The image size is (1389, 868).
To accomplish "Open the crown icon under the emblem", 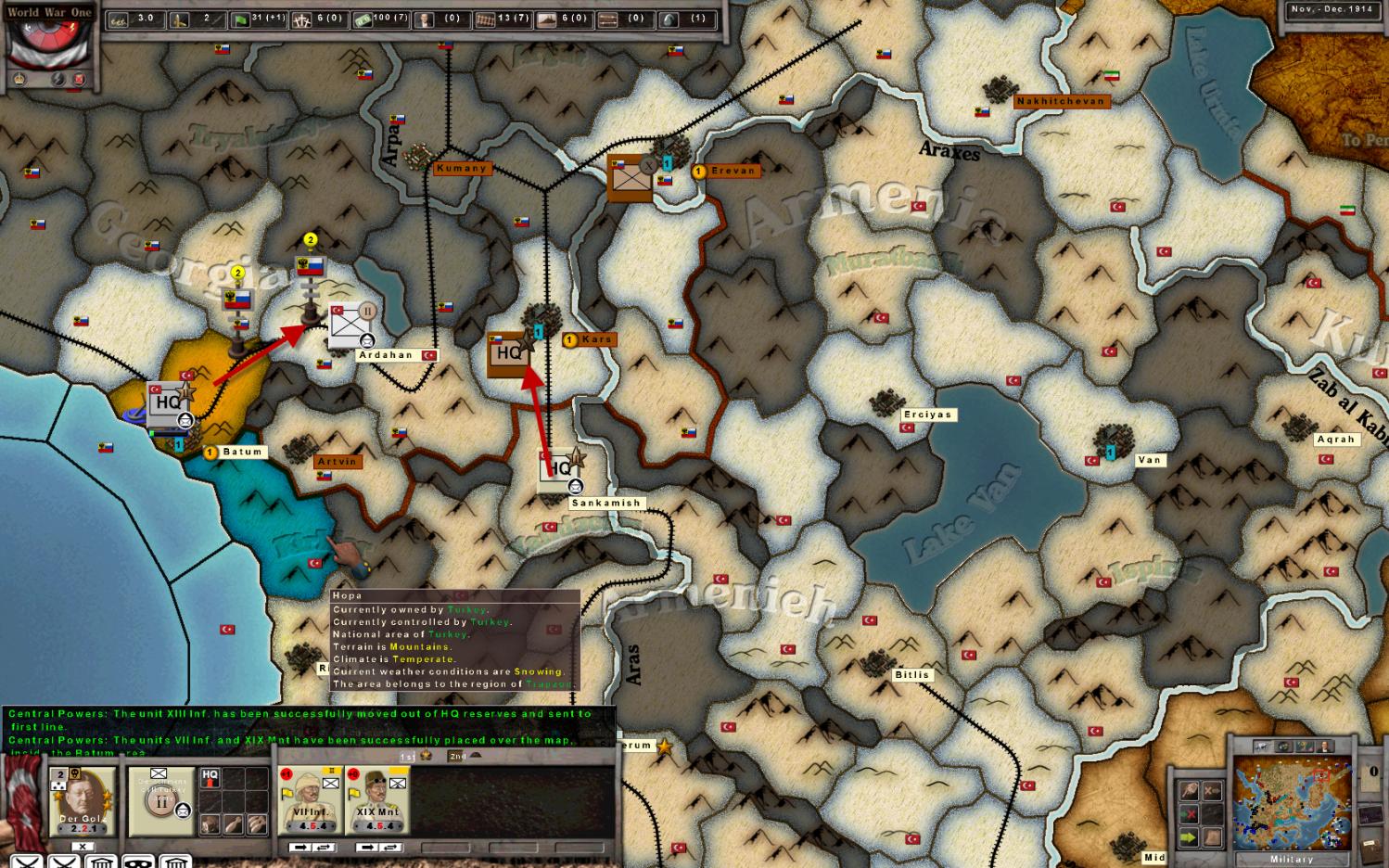I will (x=19, y=79).
